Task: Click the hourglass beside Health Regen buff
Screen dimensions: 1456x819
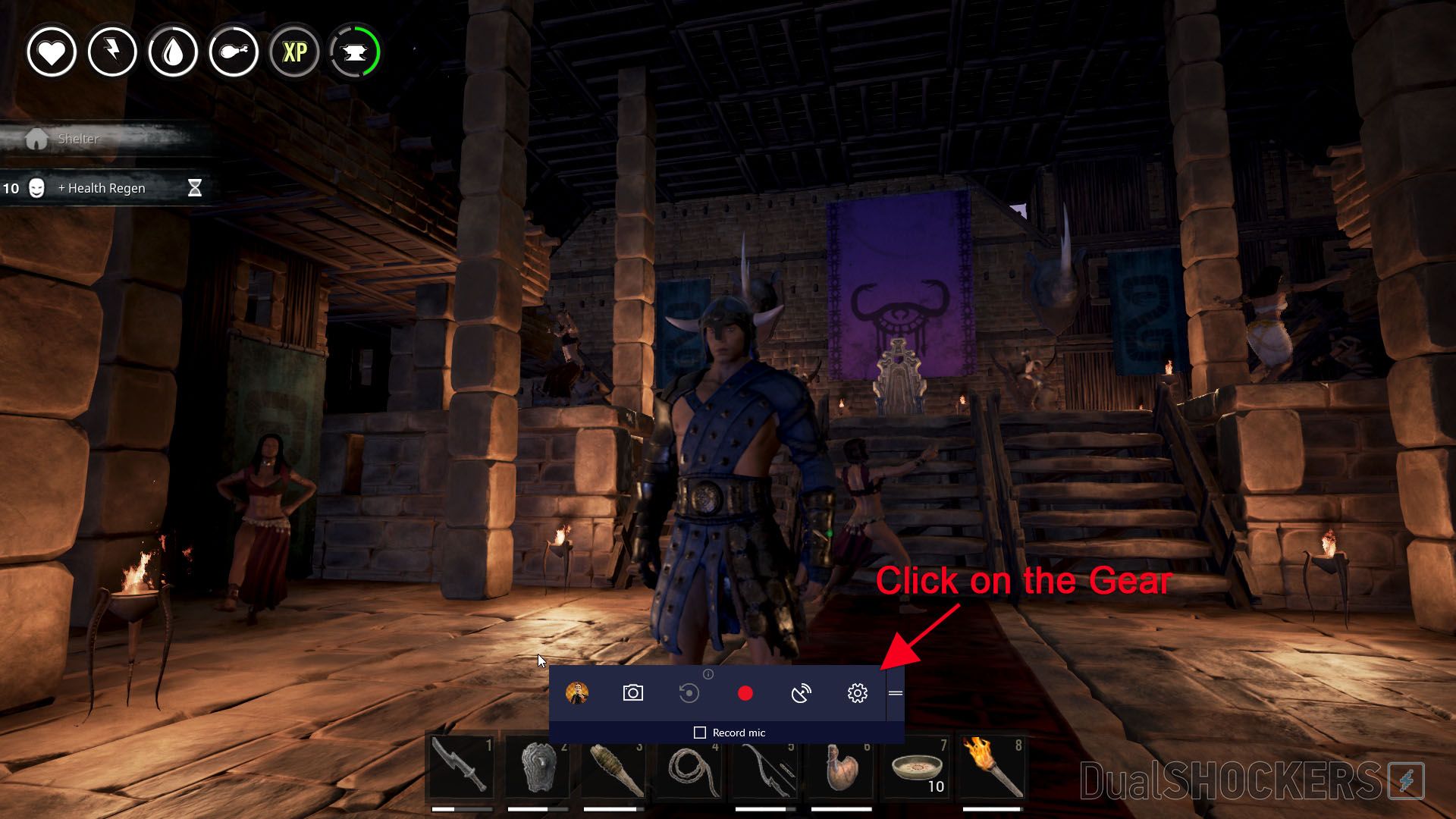Action: (x=195, y=187)
